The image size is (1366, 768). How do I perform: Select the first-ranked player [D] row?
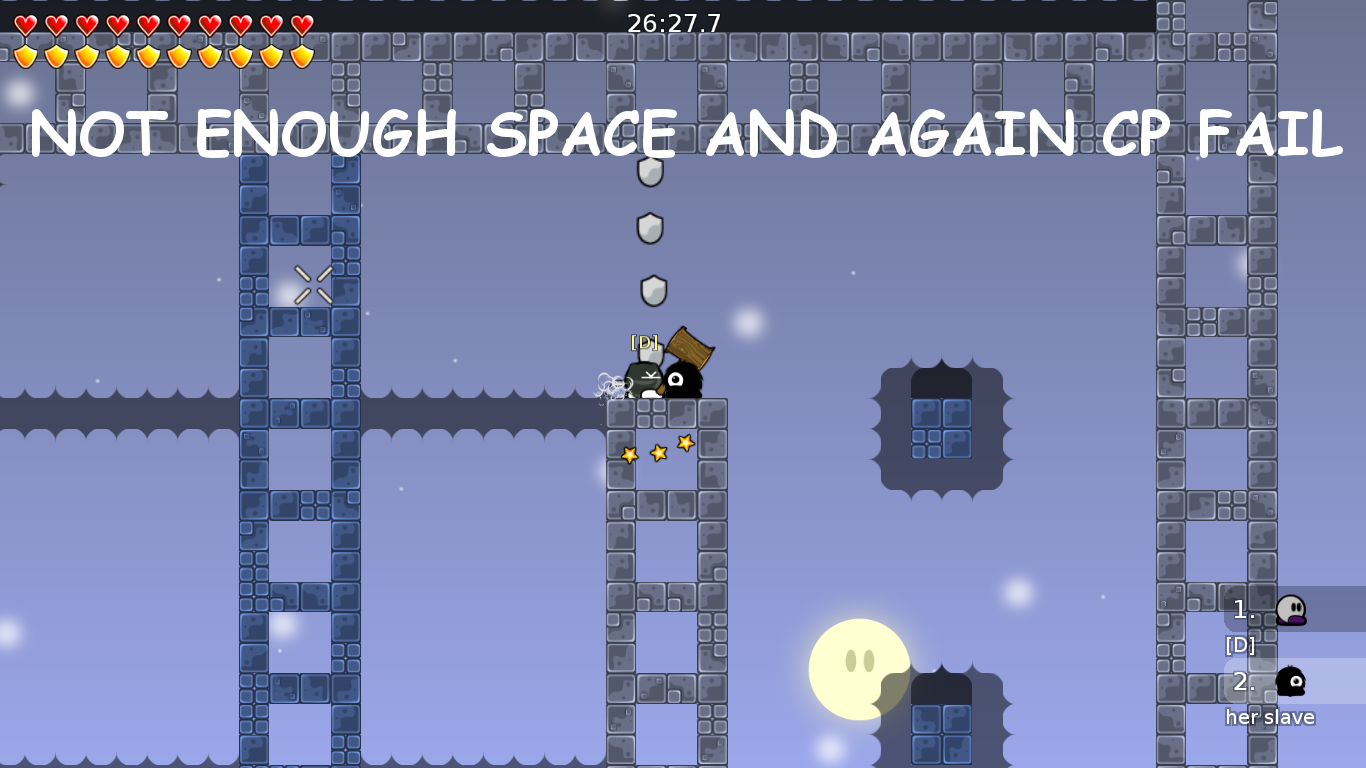coord(1292,609)
